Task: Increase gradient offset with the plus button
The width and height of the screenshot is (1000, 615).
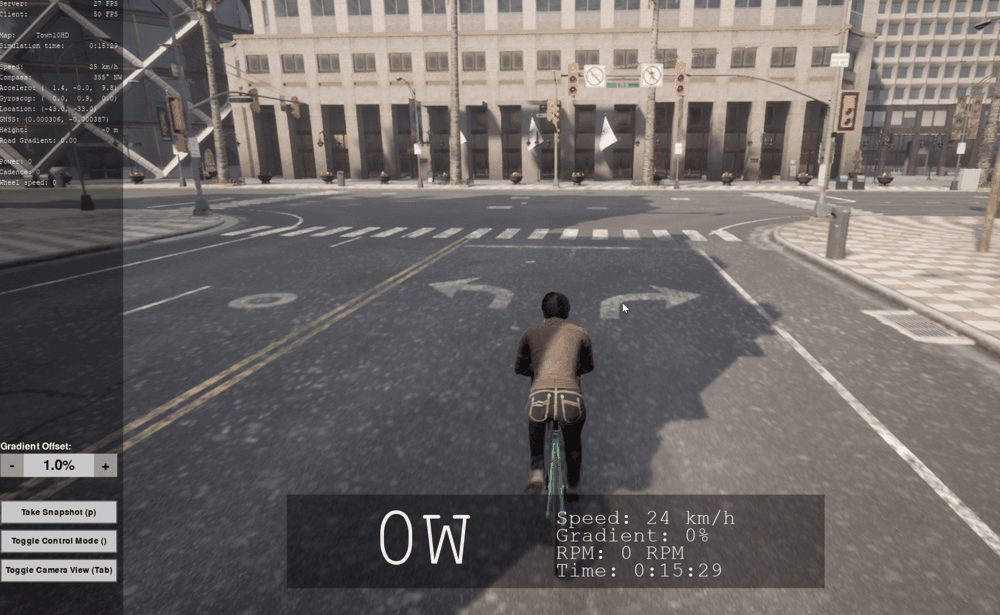Action: pos(106,465)
